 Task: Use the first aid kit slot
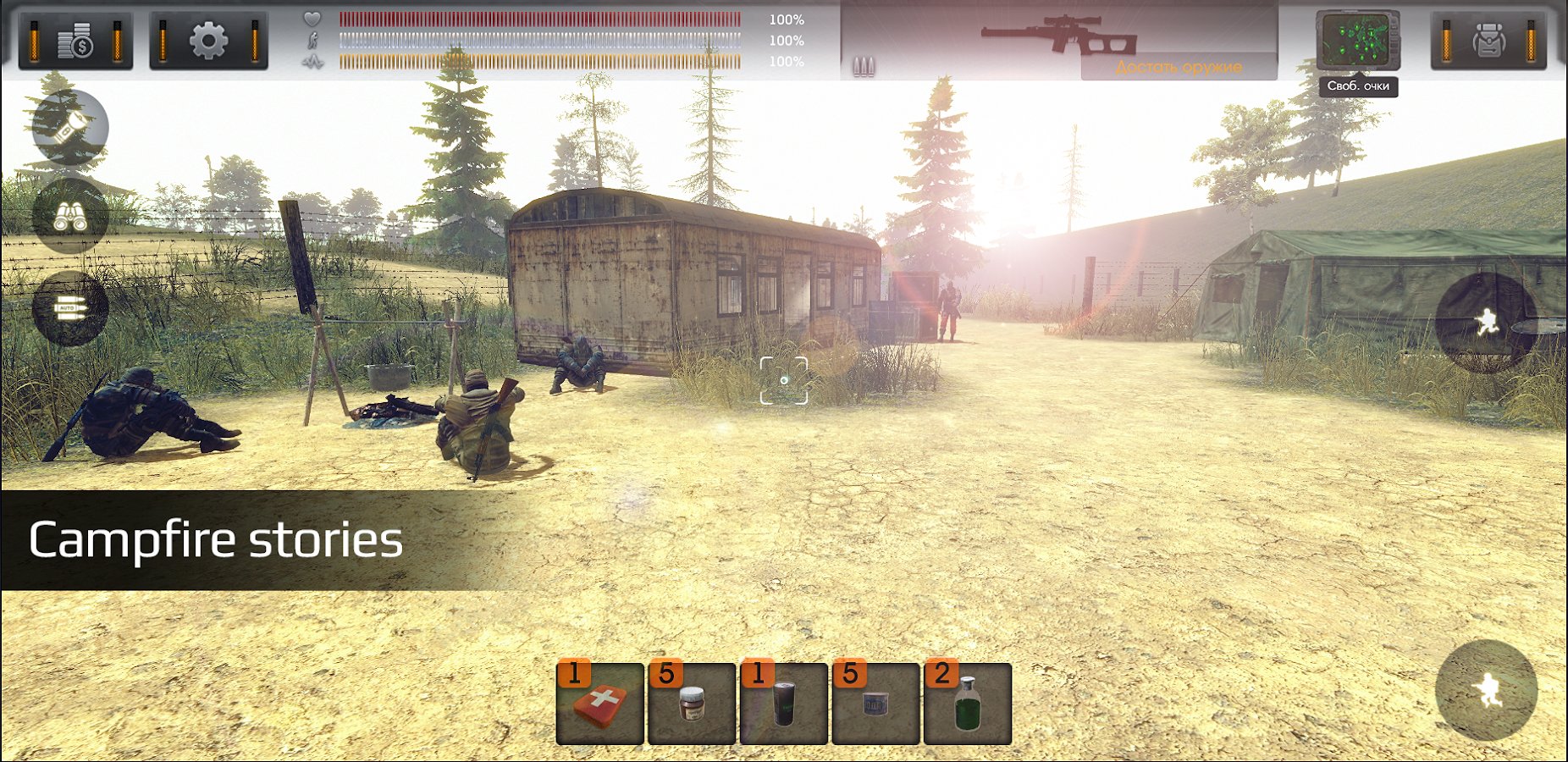pyautogui.click(x=600, y=704)
